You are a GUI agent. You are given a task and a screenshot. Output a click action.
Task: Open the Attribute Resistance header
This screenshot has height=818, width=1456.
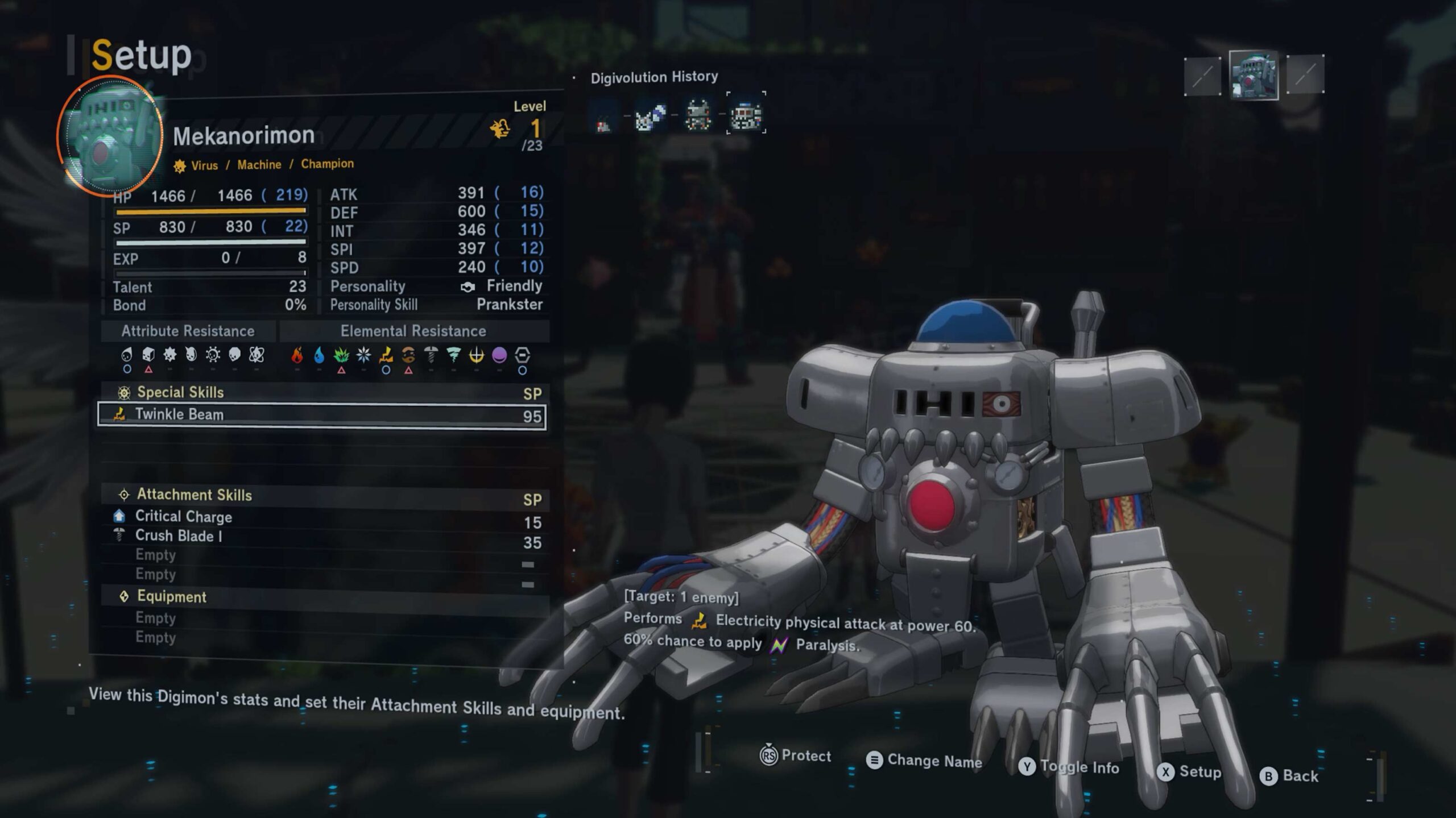point(188,331)
